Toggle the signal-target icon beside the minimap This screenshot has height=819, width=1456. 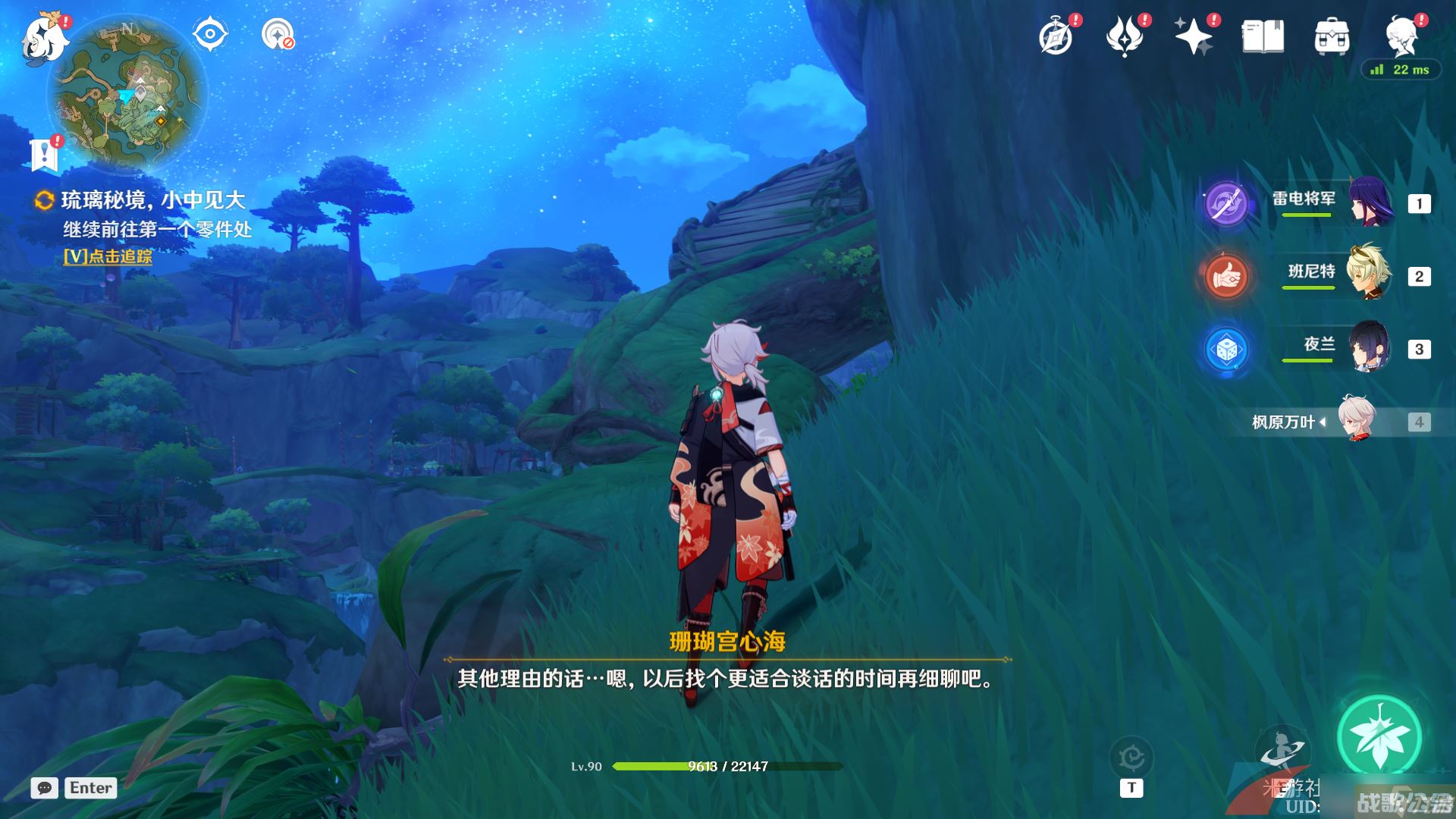pyautogui.click(x=278, y=35)
